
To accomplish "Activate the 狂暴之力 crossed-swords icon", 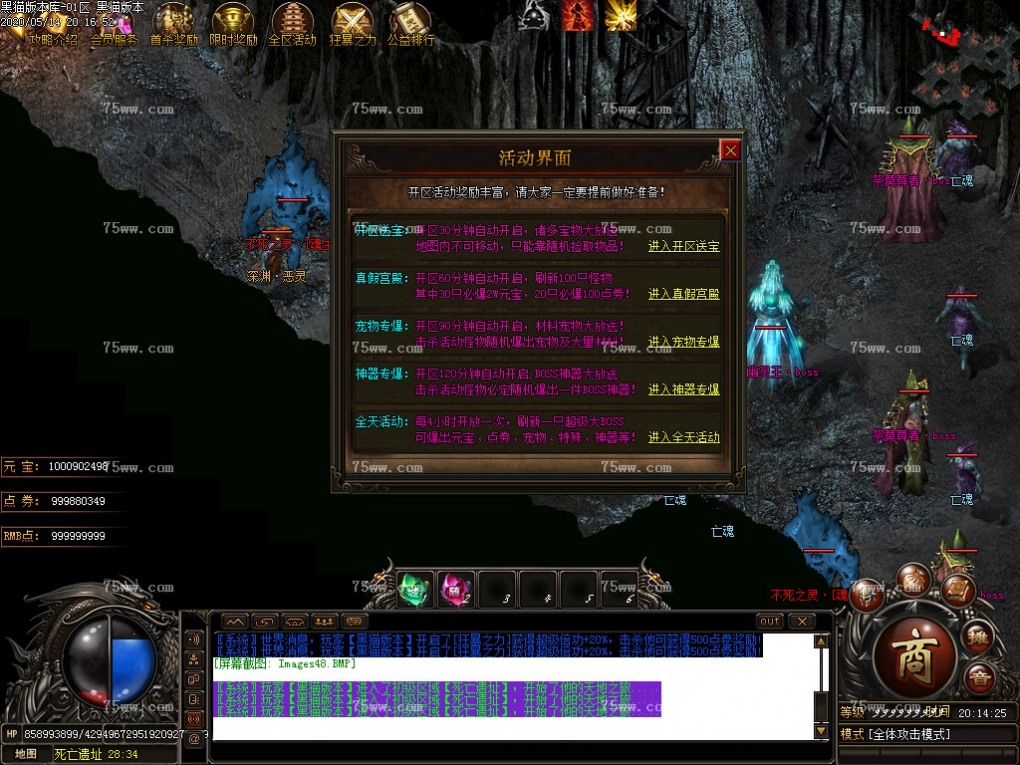I will pos(352,24).
